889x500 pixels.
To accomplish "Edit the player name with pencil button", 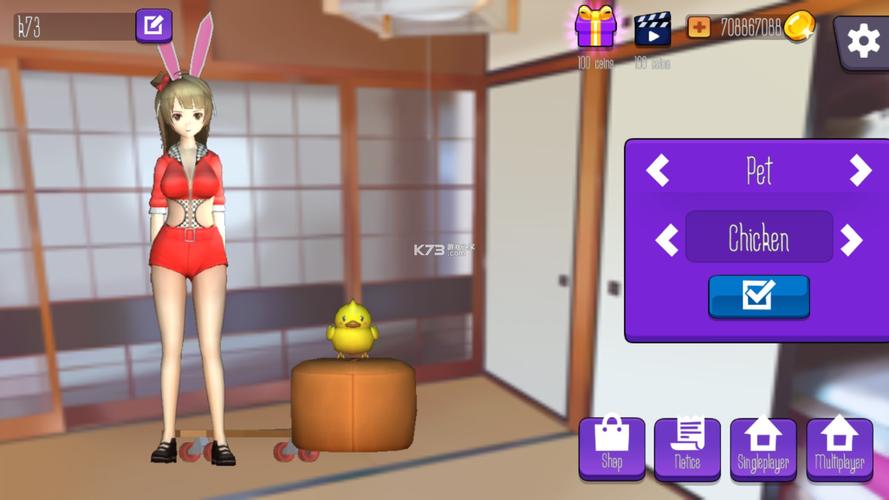I will point(153,26).
